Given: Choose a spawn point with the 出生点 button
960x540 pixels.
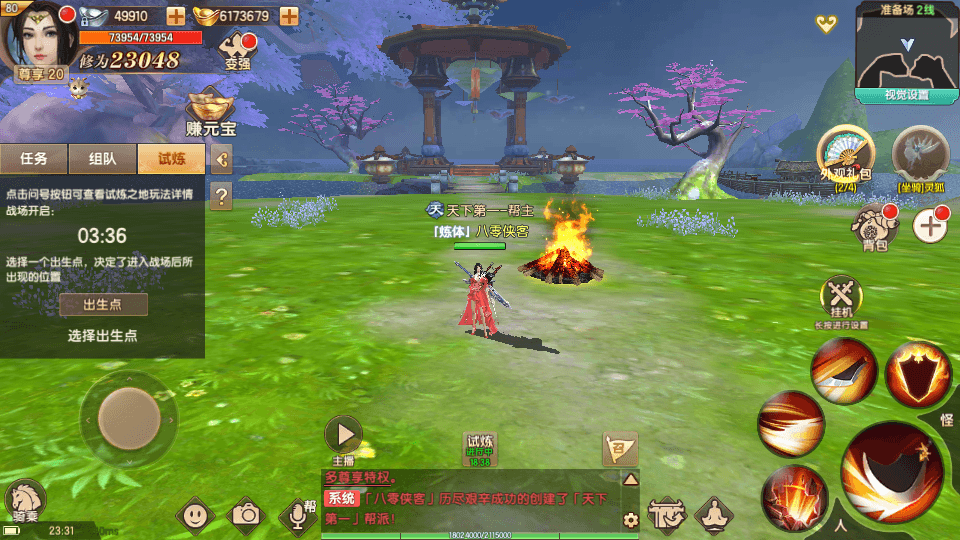Looking at the screenshot, I should click(x=103, y=305).
